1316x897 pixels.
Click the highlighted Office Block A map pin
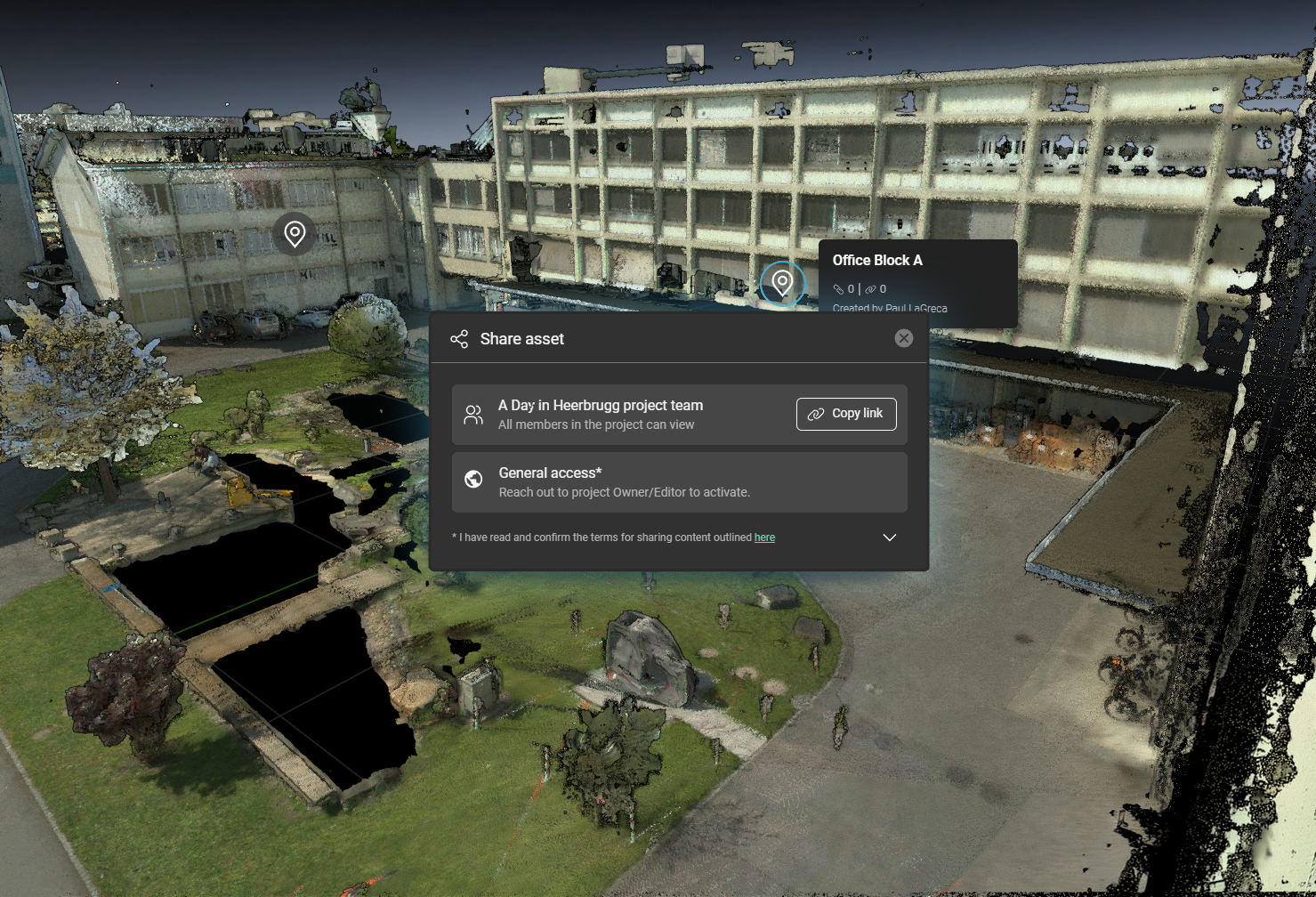[x=782, y=283]
